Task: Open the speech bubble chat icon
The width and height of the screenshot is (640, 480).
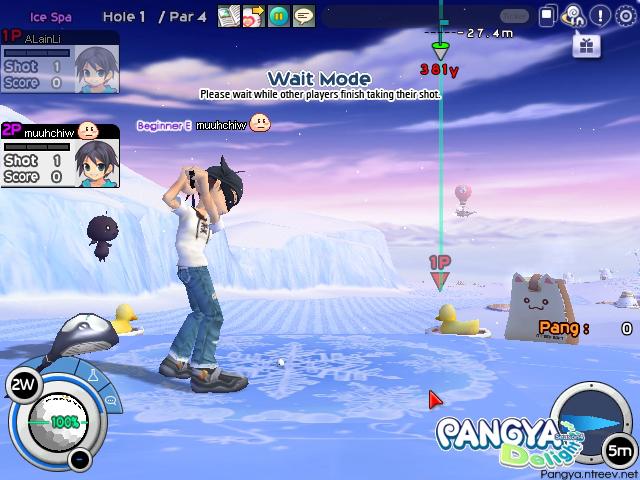Action: (304, 16)
